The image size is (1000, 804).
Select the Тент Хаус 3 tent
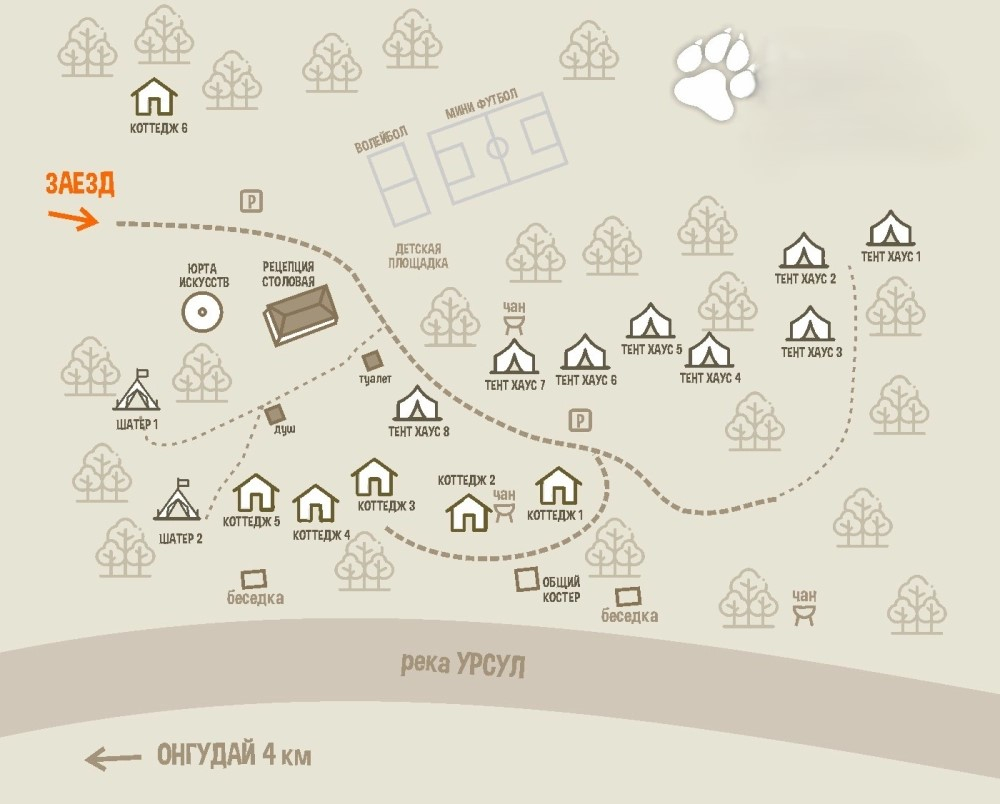click(811, 325)
